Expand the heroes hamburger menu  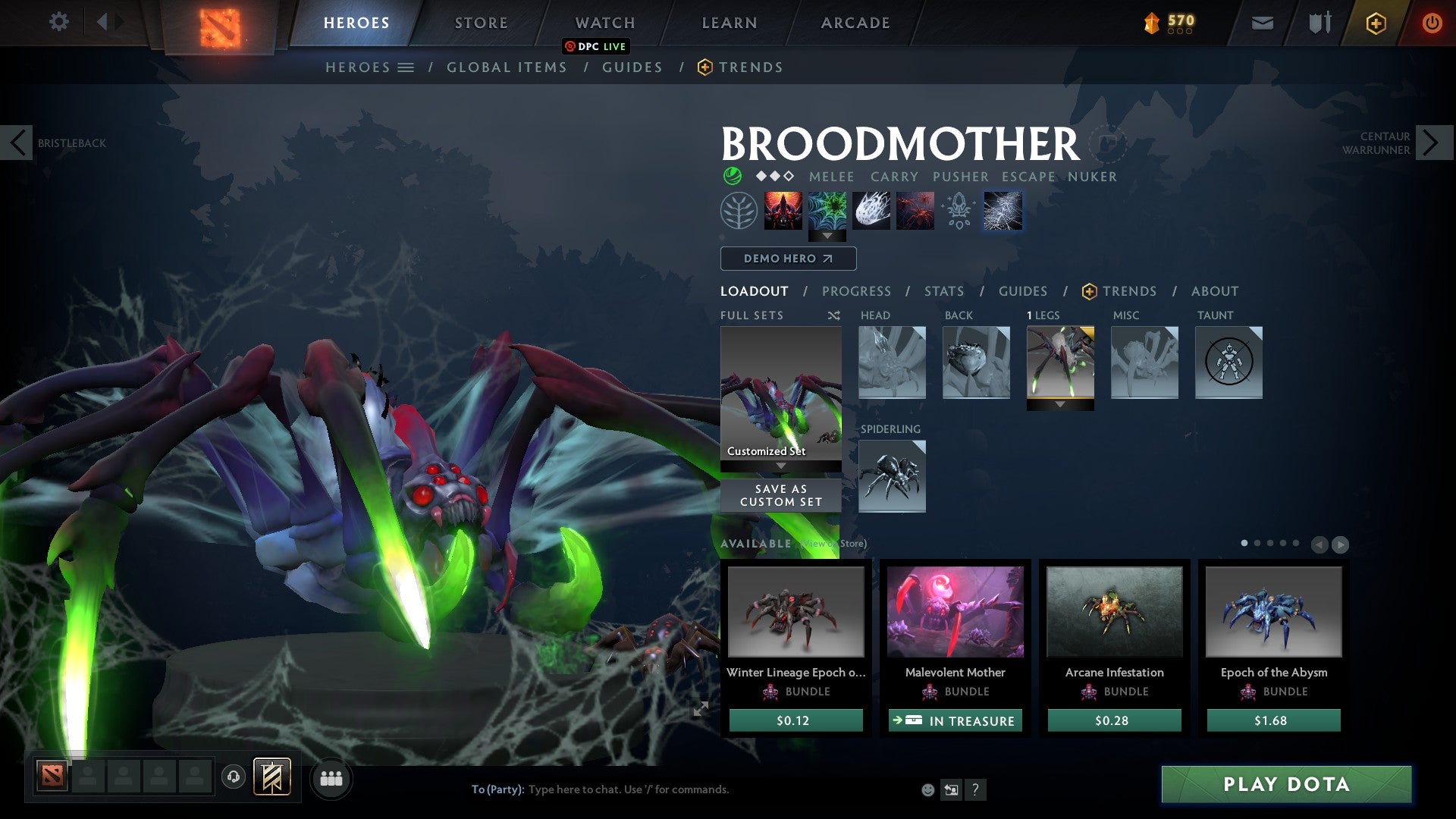[x=406, y=67]
